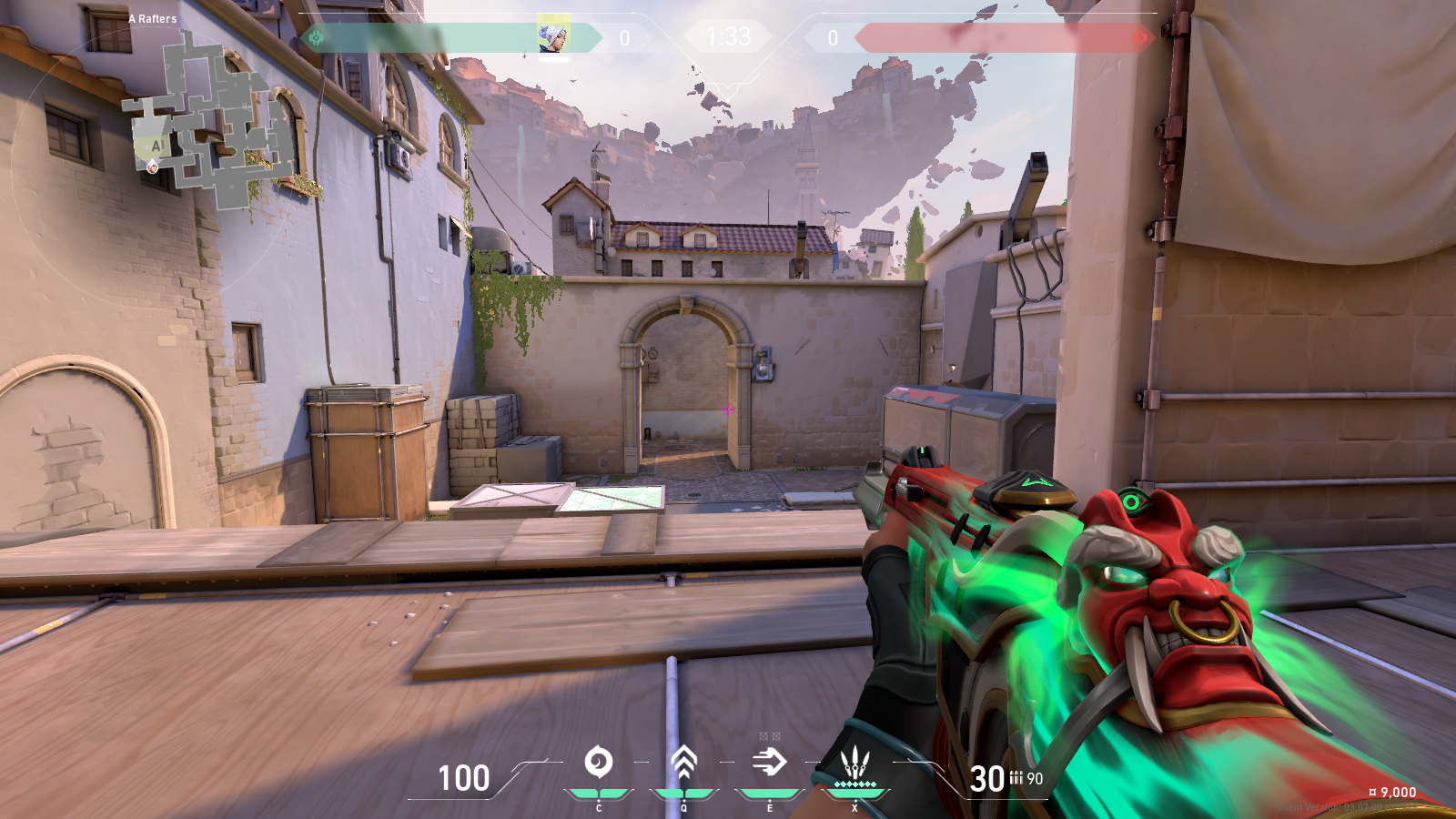Image resolution: width=1456 pixels, height=819 pixels.
Task: Select the Updraft ability icon
Action: (x=683, y=762)
